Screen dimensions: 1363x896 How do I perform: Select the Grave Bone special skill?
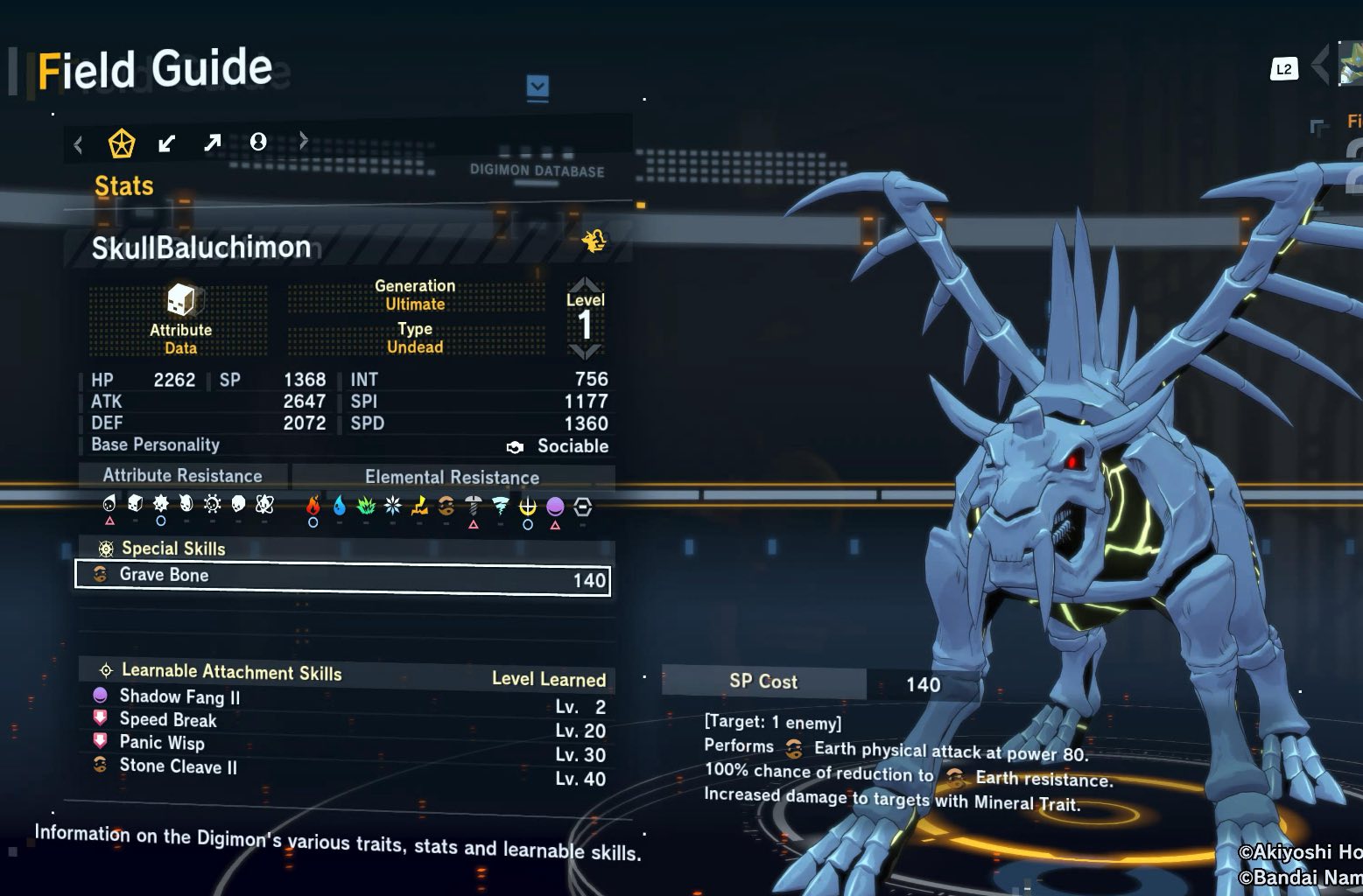(343, 577)
